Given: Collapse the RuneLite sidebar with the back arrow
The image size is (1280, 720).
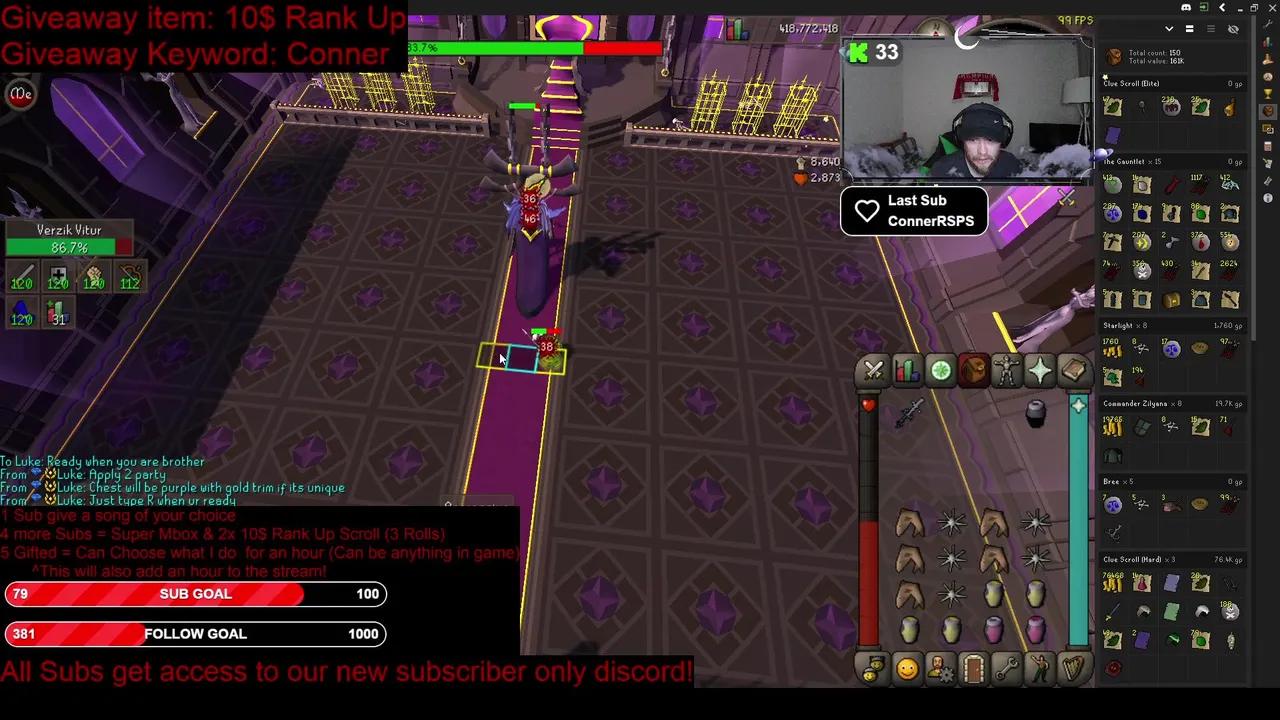Looking at the screenshot, I should (1222, 8).
